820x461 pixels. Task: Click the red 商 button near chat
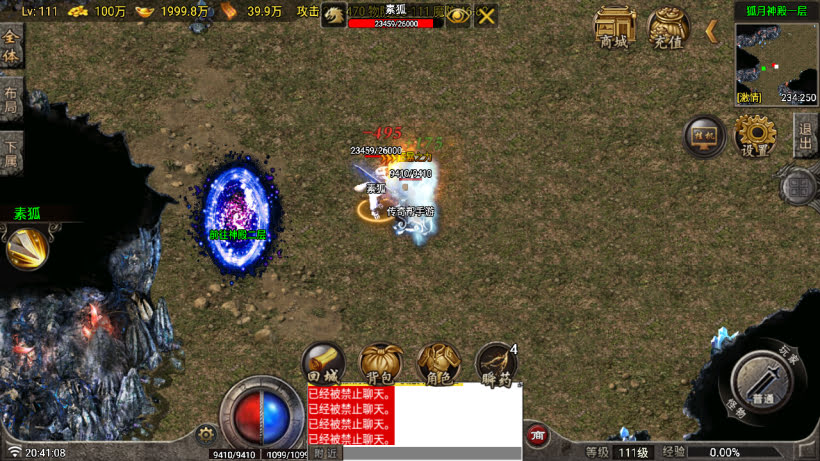[x=538, y=435]
